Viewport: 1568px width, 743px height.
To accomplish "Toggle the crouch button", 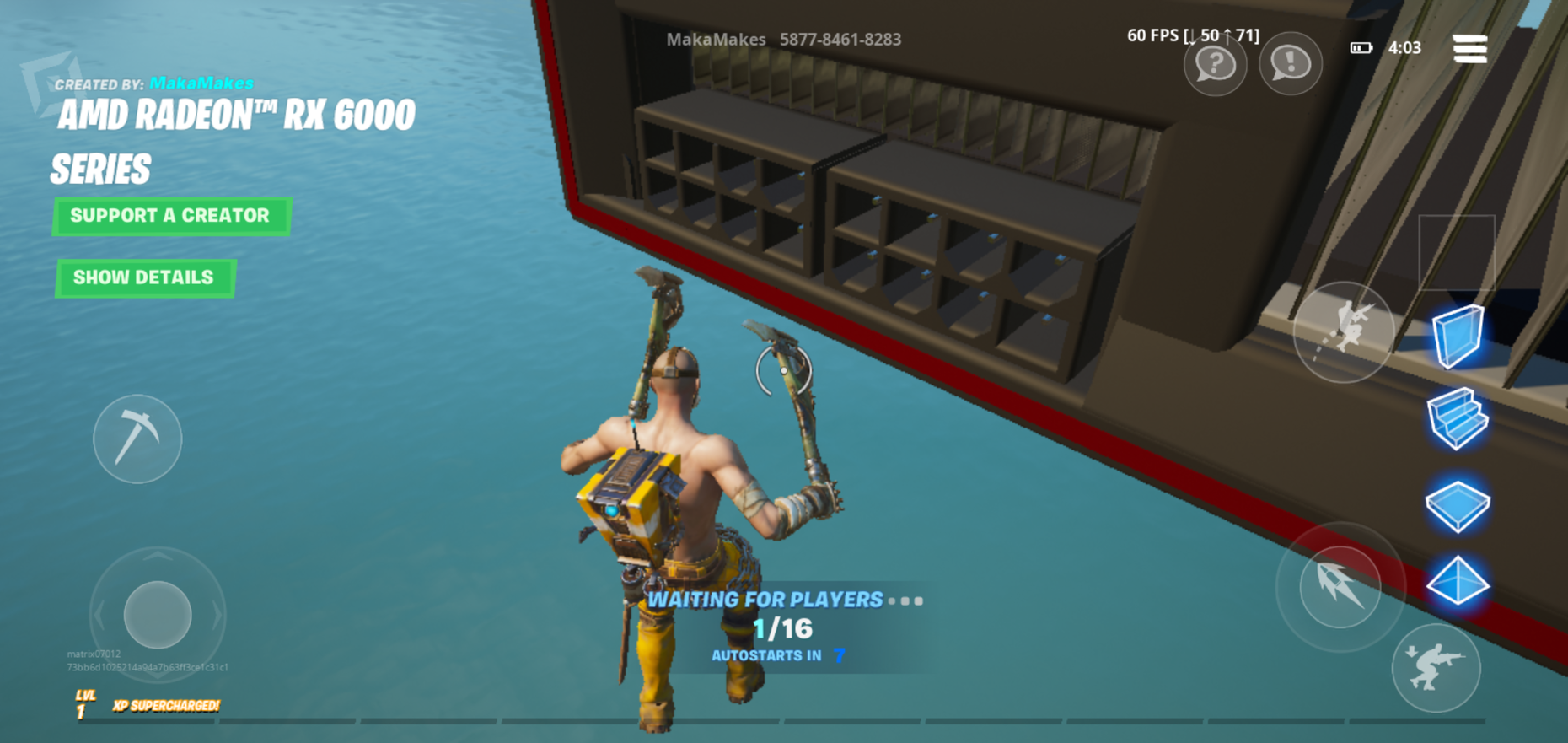I will [1436, 668].
